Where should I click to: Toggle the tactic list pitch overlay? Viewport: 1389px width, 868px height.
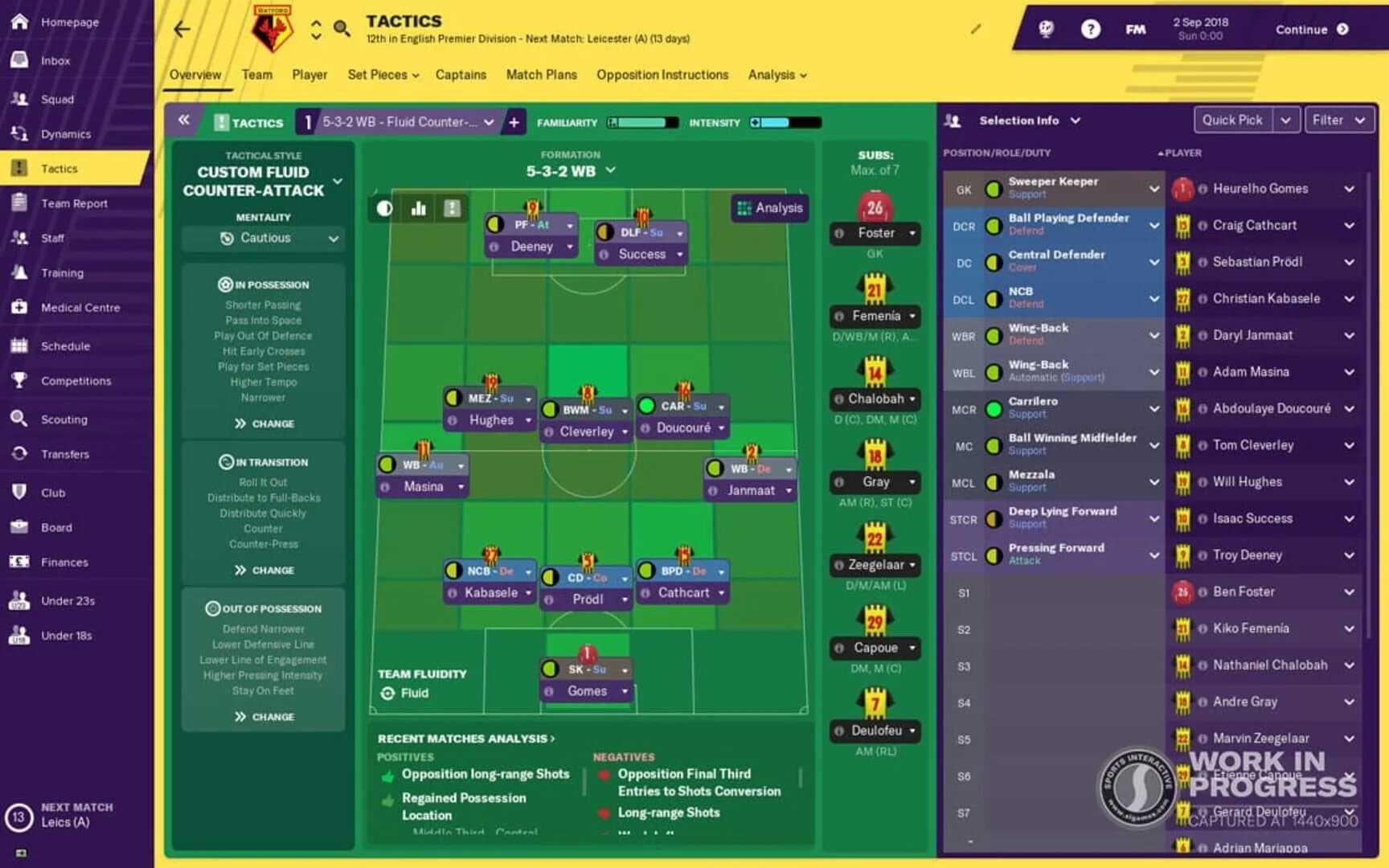coord(452,207)
